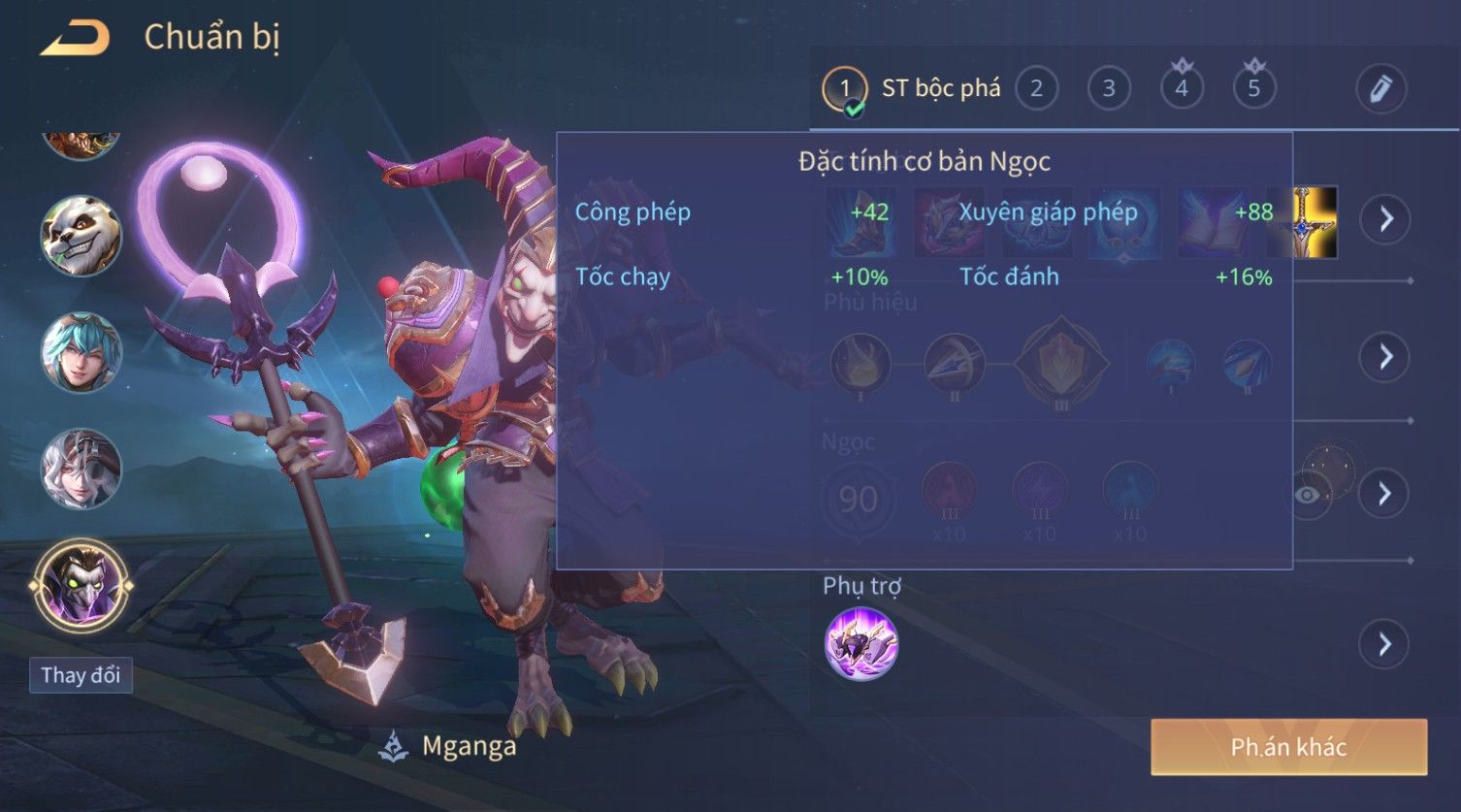
Task: Click the Thay đổi hero button
Action: (81, 675)
